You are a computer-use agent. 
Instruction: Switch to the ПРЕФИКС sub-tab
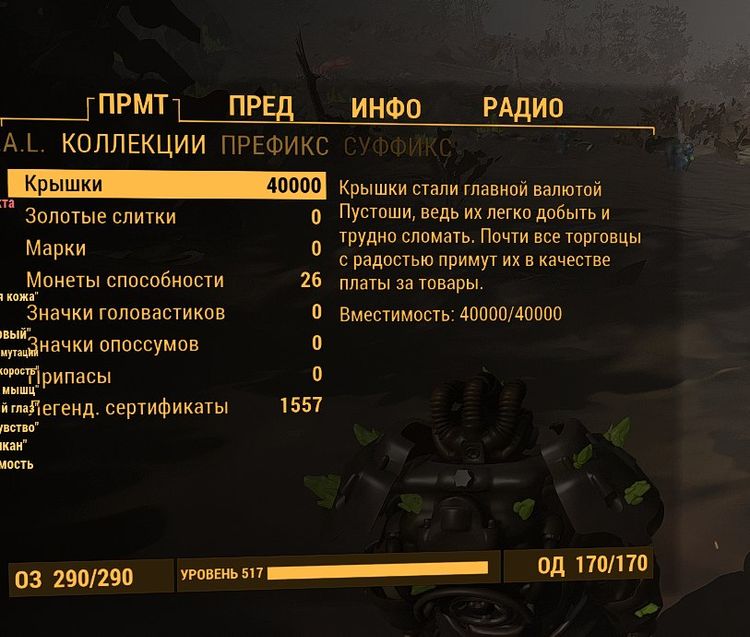pyautogui.click(x=275, y=146)
